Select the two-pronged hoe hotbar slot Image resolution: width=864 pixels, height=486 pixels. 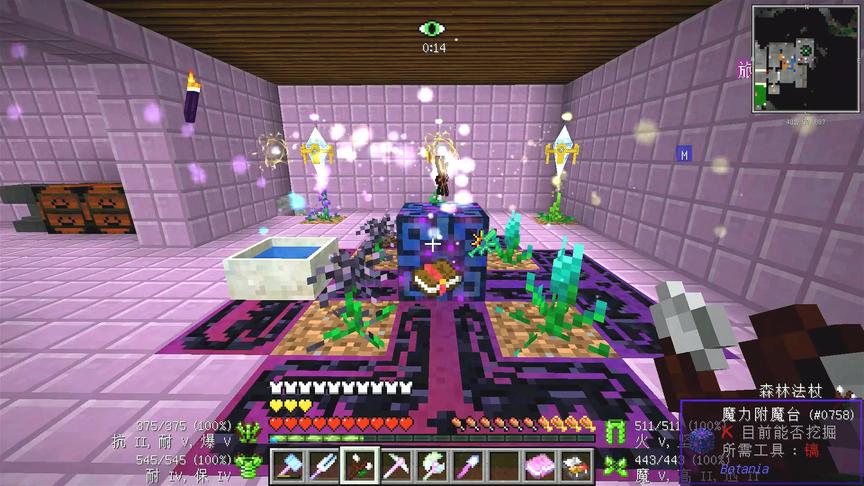pyautogui.click(x=324, y=465)
